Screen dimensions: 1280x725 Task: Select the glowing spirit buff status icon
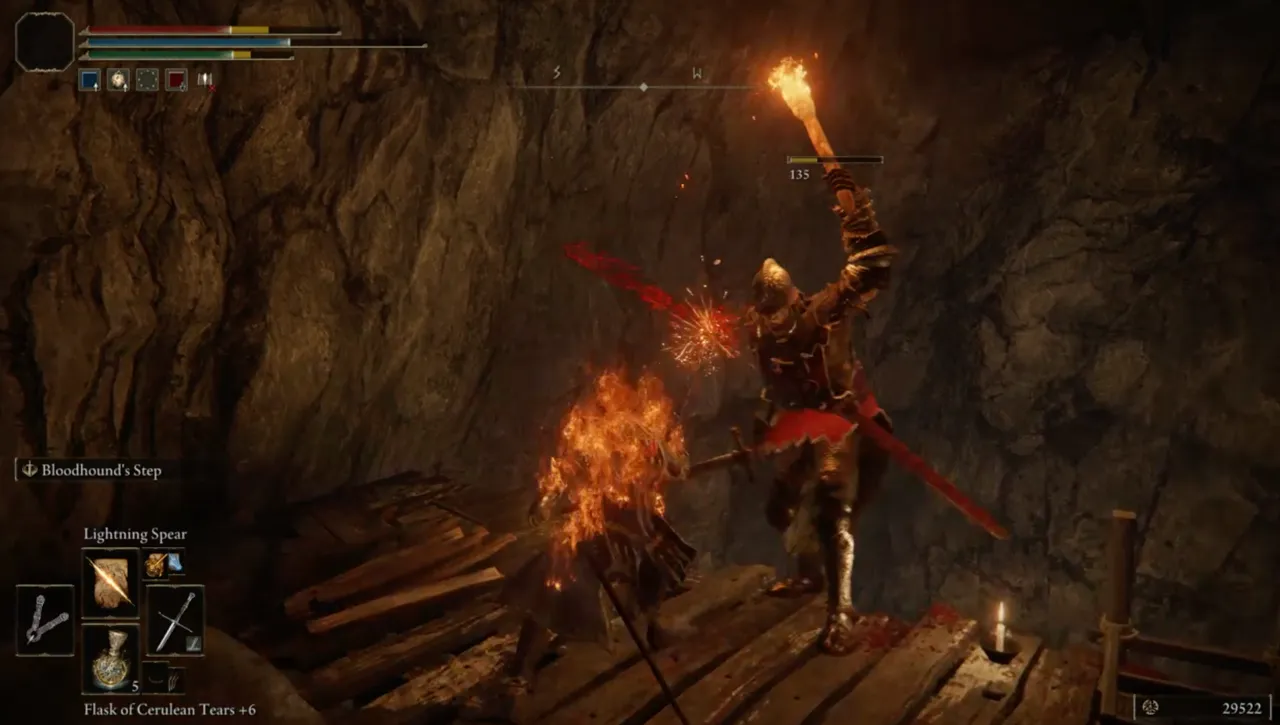tap(117, 78)
